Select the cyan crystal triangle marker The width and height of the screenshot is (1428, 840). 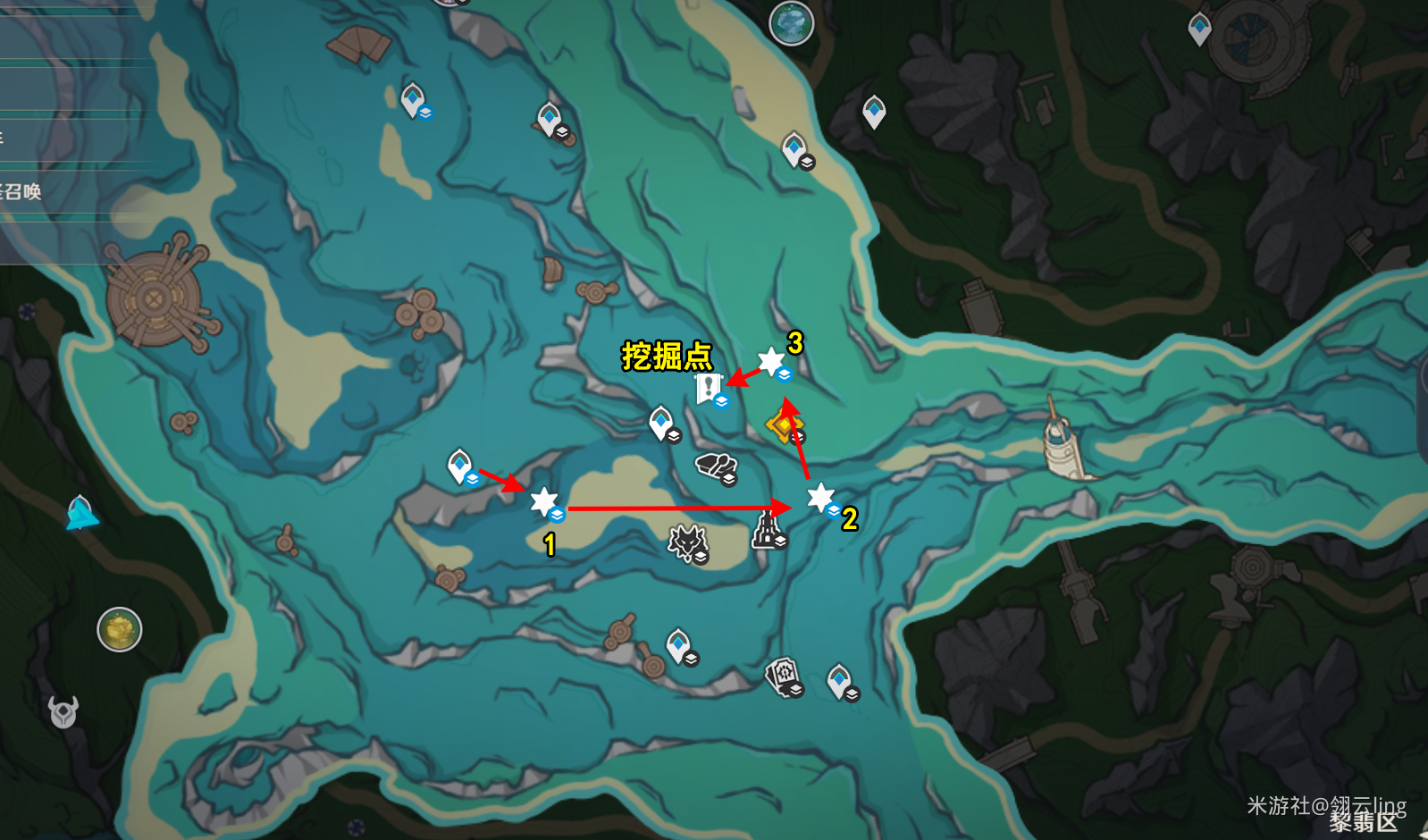coord(81,514)
